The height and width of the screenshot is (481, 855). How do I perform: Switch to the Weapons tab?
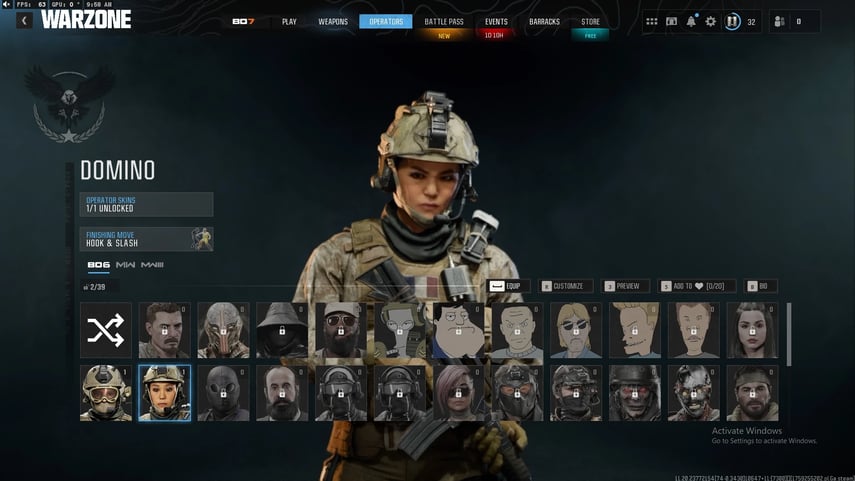pyautogui.click(x=333, y=21)
